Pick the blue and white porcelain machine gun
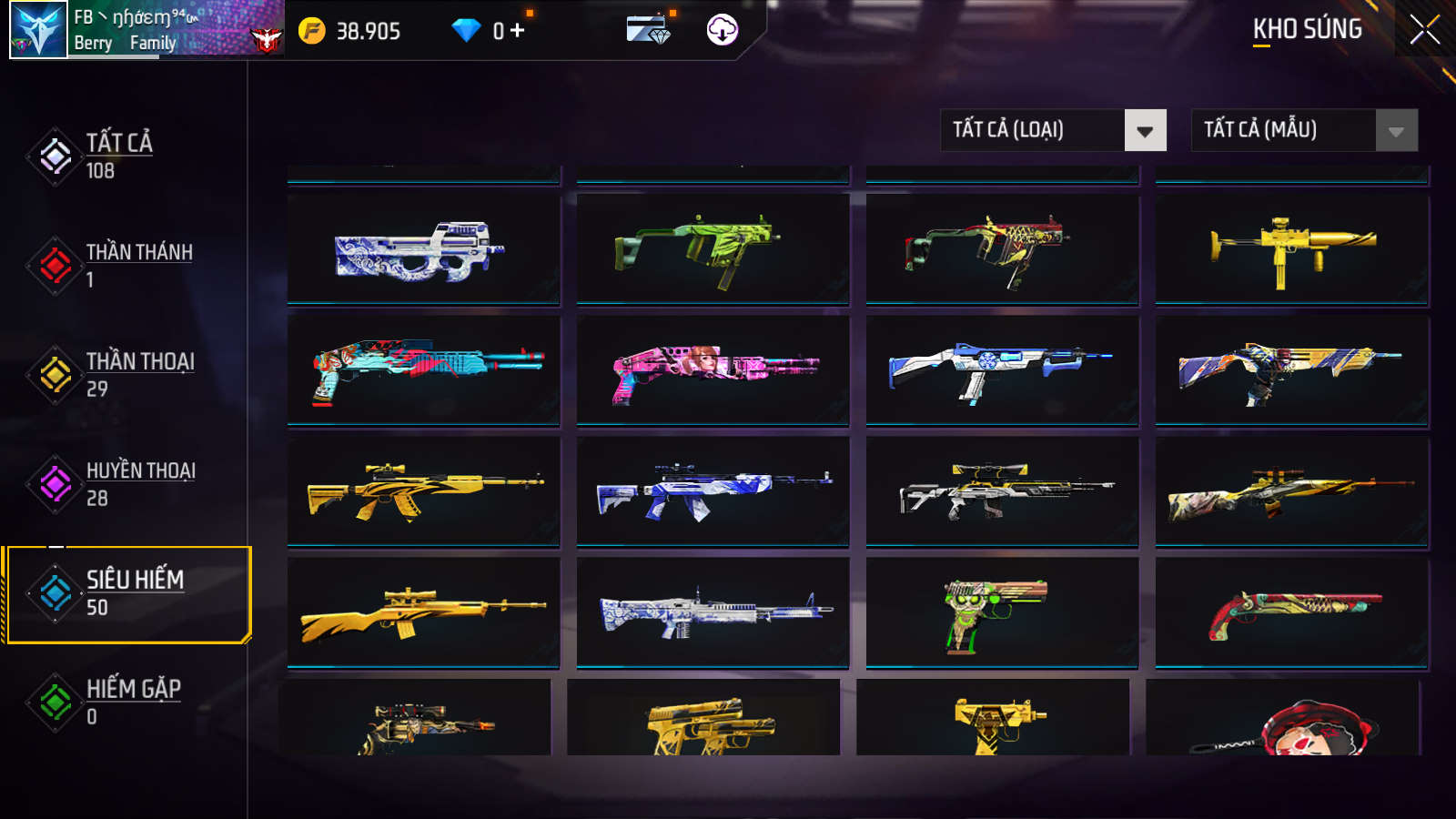 (x=713, y=613)
